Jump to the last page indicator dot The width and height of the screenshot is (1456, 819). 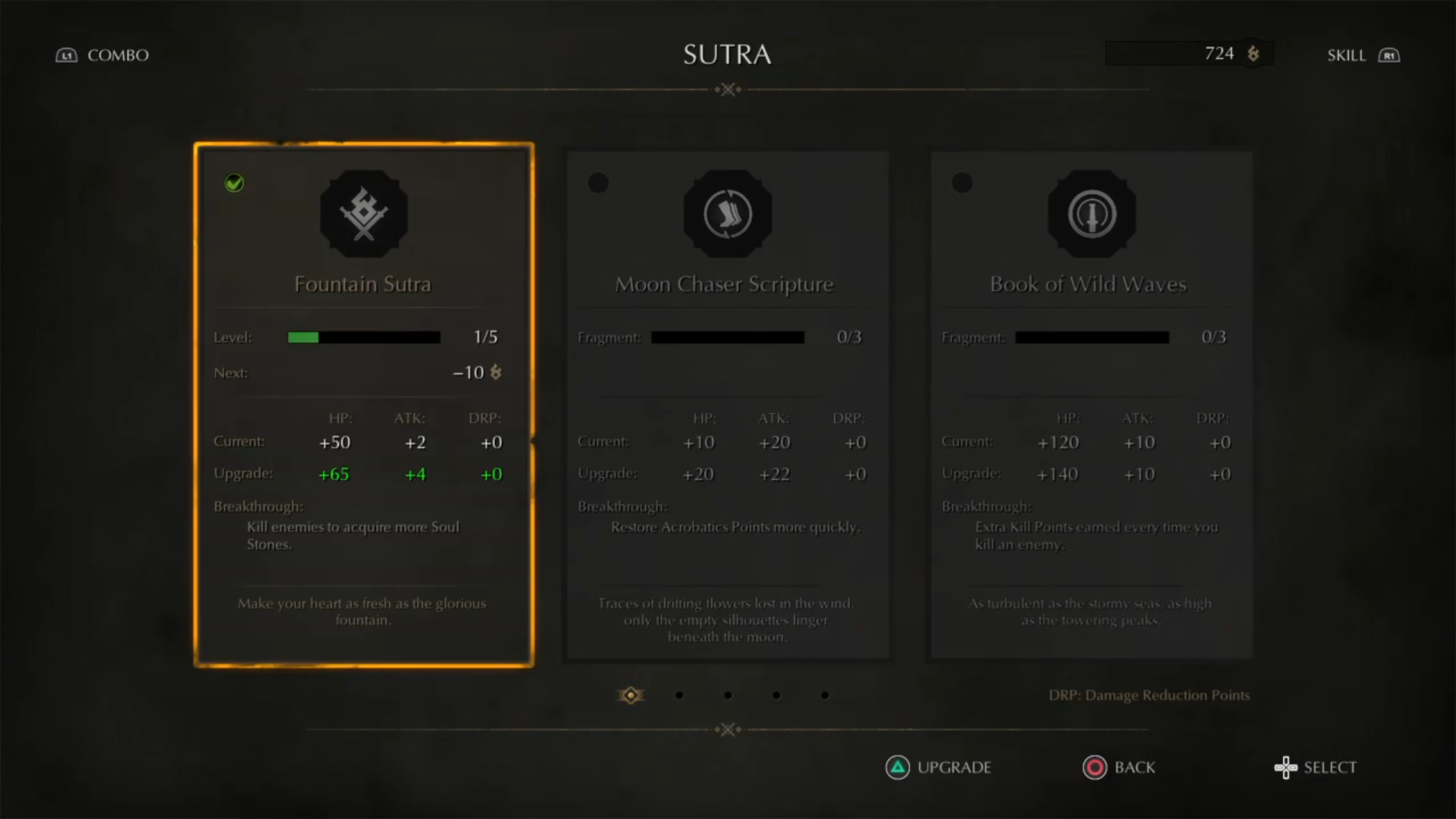[824, 695]
